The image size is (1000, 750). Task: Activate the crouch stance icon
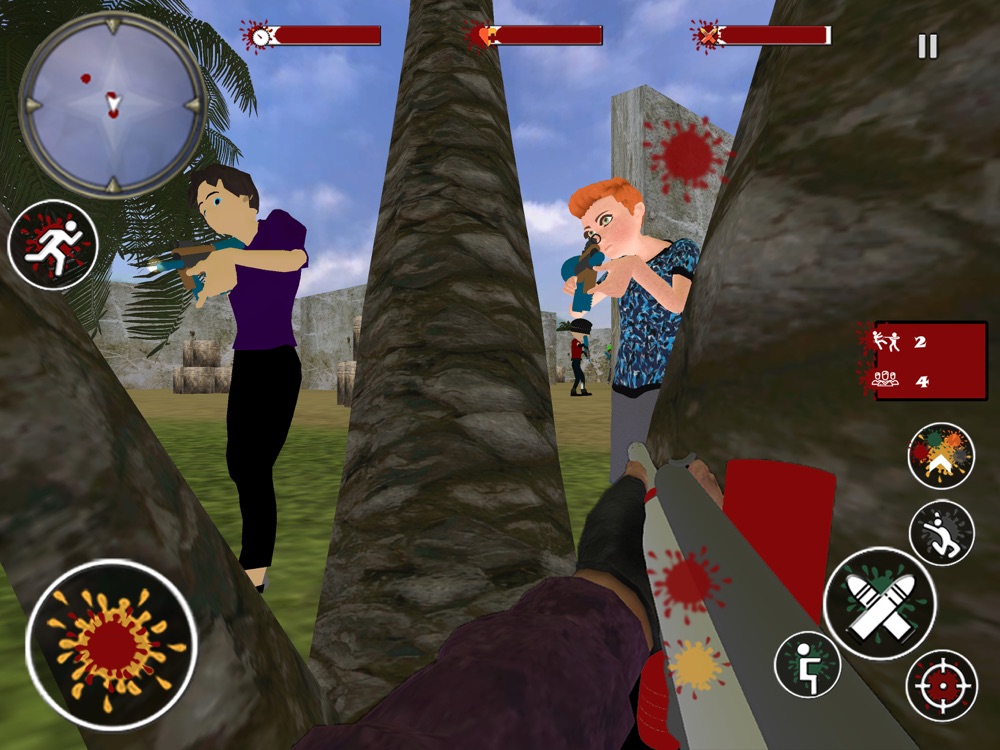tap(807, 664)
